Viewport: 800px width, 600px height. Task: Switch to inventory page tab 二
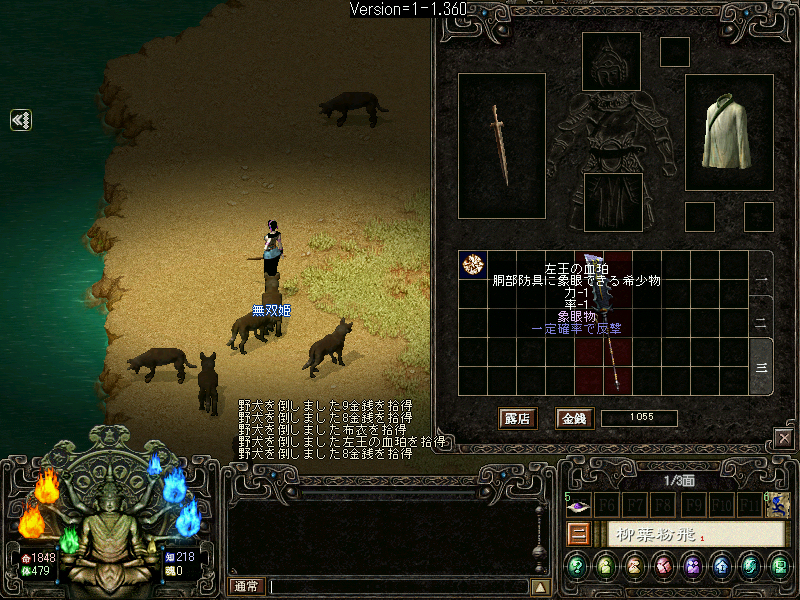(x=761, y=324)
